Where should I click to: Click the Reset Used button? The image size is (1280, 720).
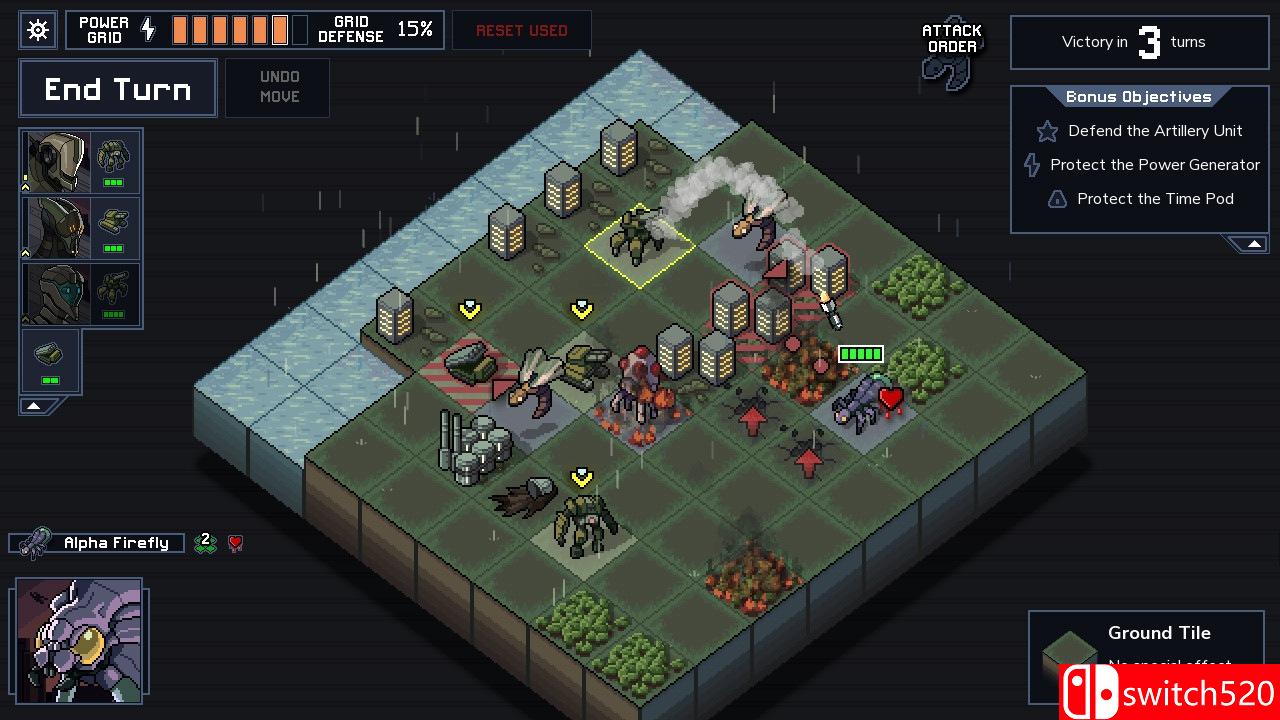[521, 30]
